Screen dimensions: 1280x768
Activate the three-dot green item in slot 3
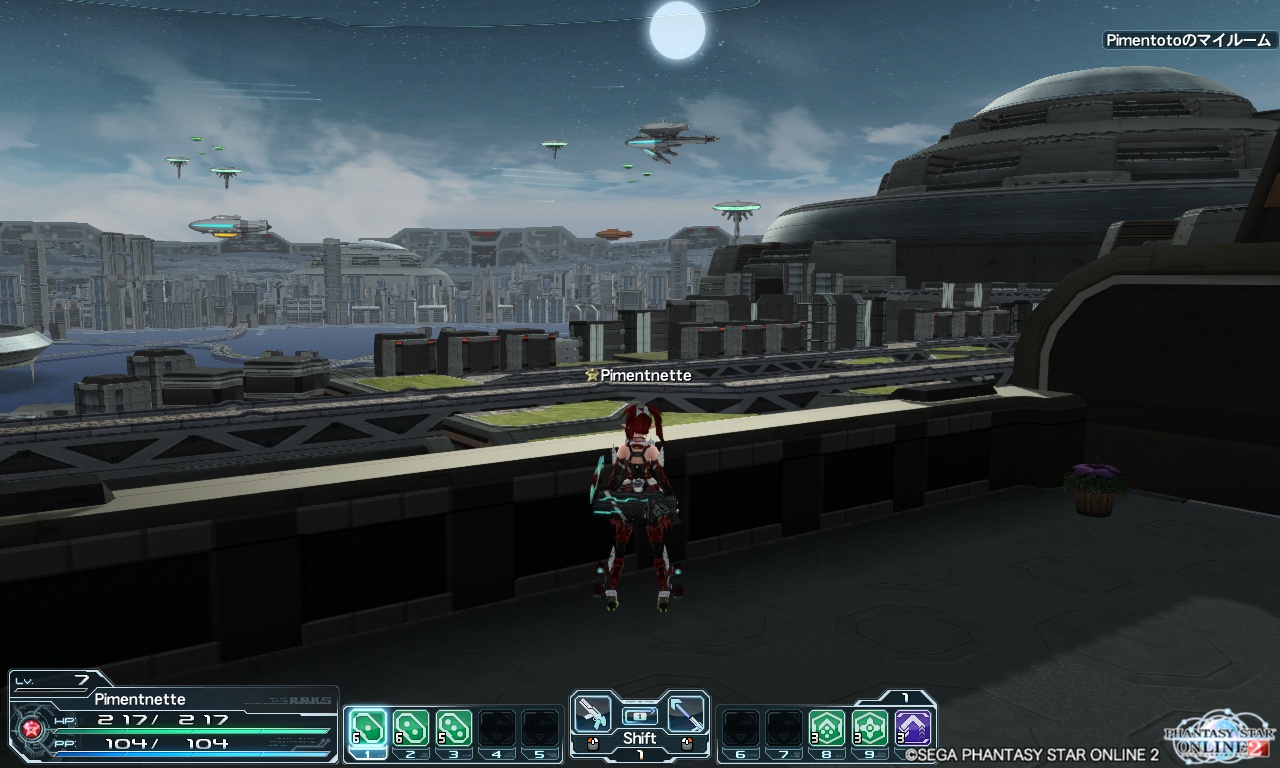click(x=453, y=728)
